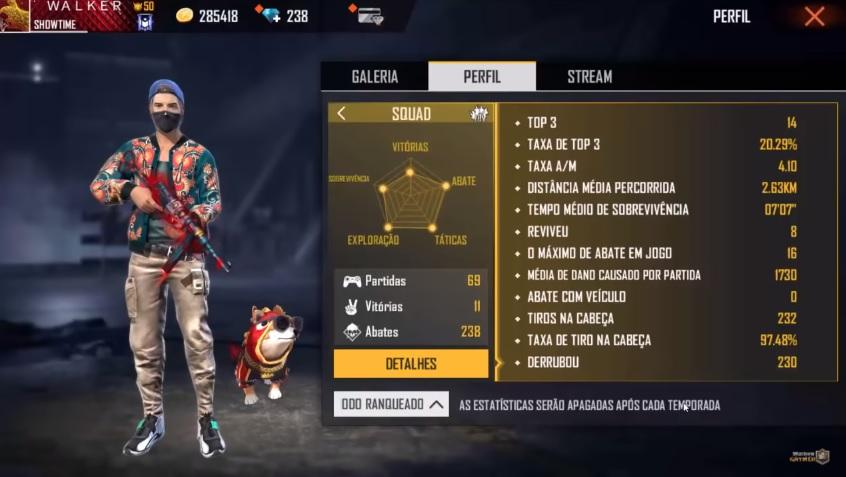
Task: Open the voucher ticket icon
Action: pyautogui.click(x=367, y=15)
